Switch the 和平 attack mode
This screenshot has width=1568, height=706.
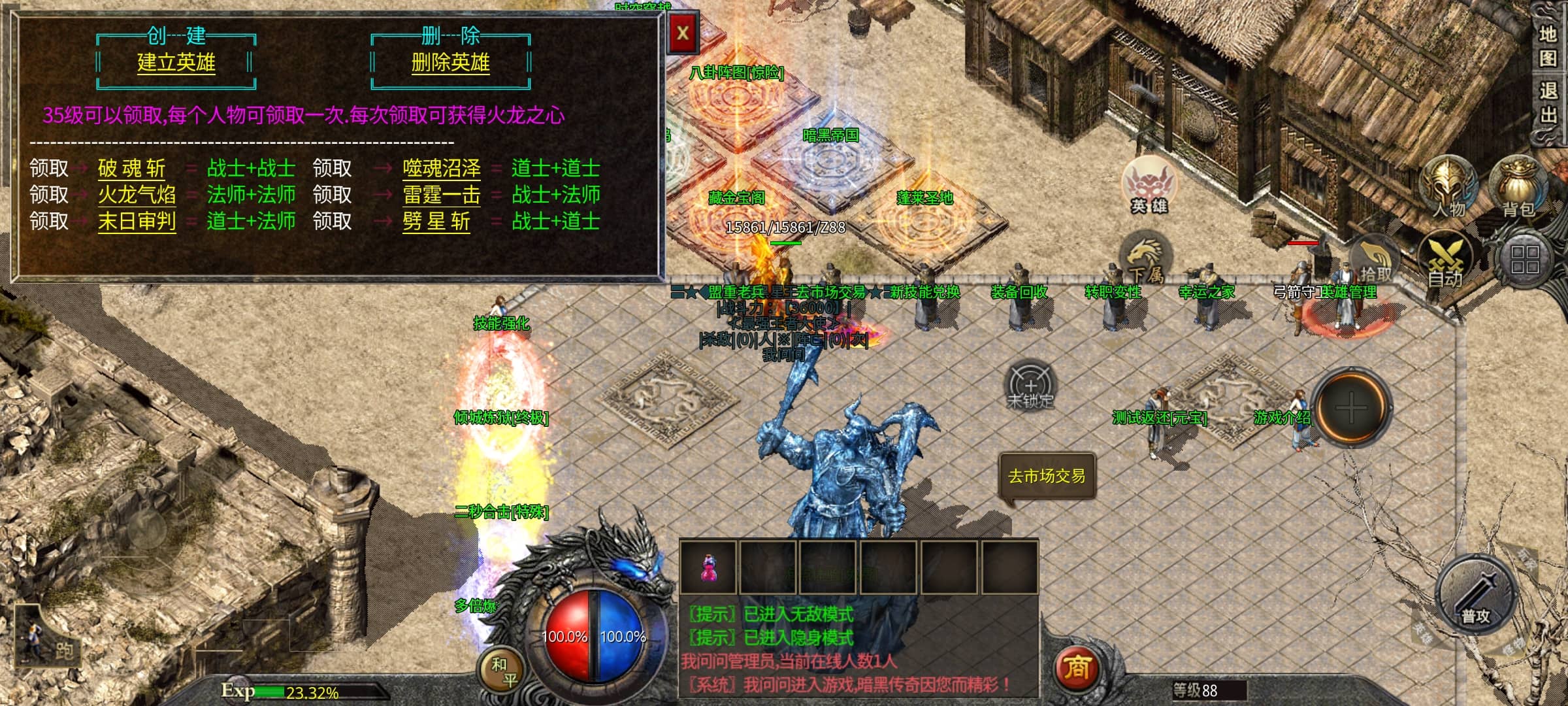(x=504, y=672)
